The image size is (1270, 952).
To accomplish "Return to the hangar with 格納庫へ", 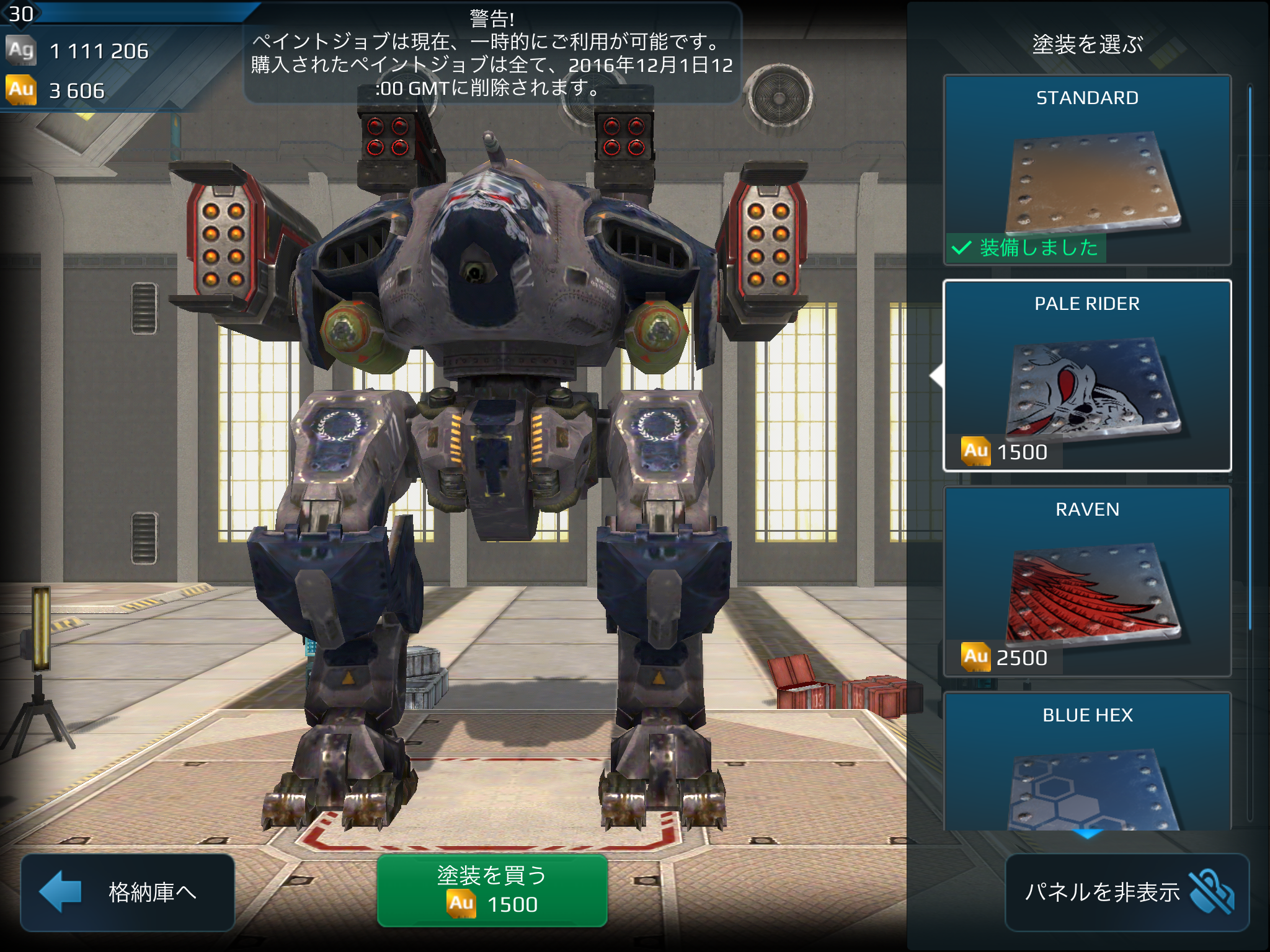I will [127, 892].
